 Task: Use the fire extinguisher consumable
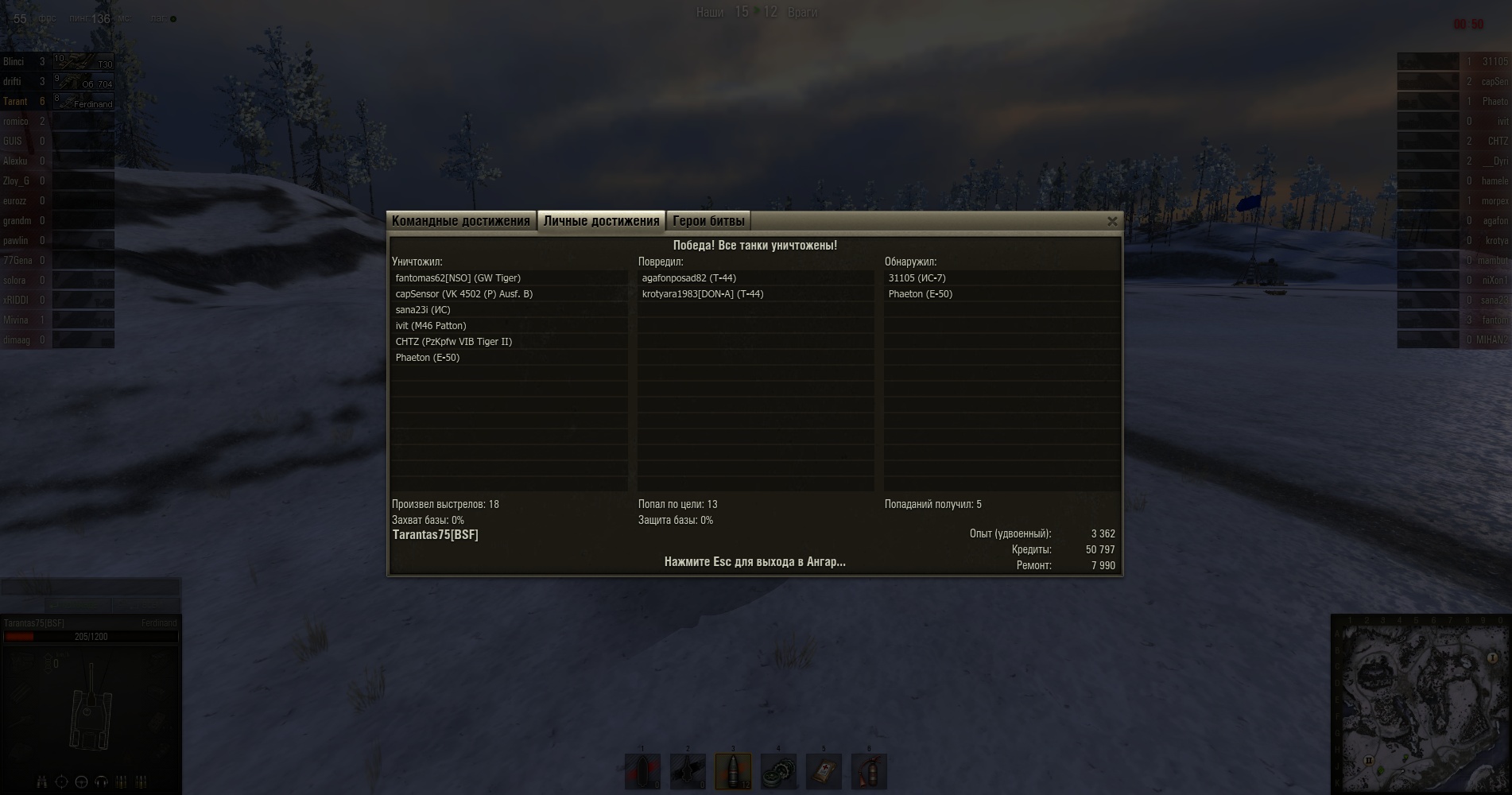[869, 771]
